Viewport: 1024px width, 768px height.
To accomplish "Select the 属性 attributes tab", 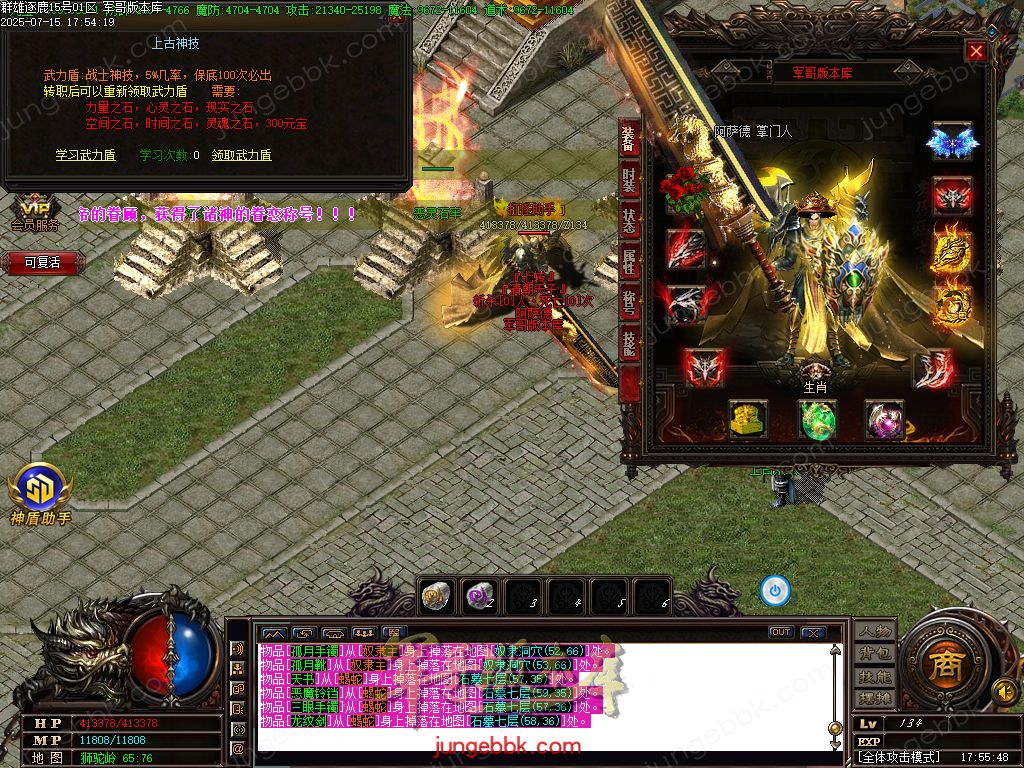I will coord(629,262).
